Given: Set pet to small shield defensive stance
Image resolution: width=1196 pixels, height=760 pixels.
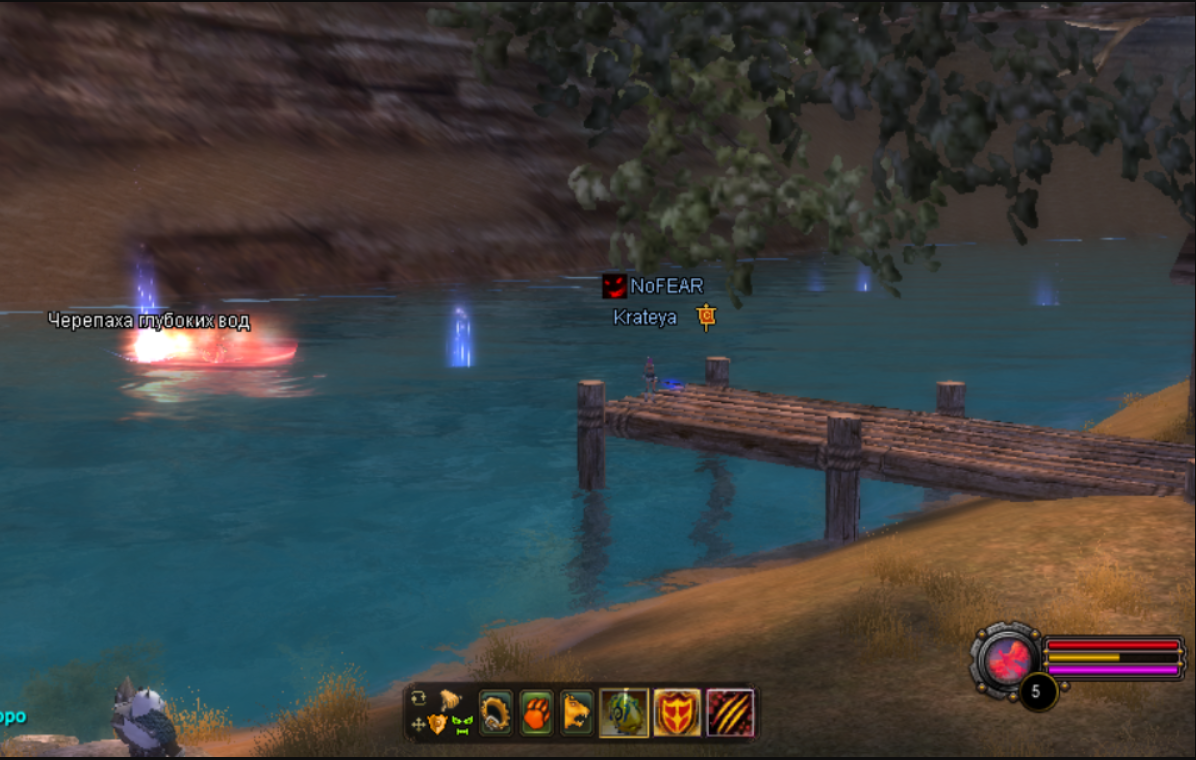Looking at the screenshot, I should click(437, 724).
